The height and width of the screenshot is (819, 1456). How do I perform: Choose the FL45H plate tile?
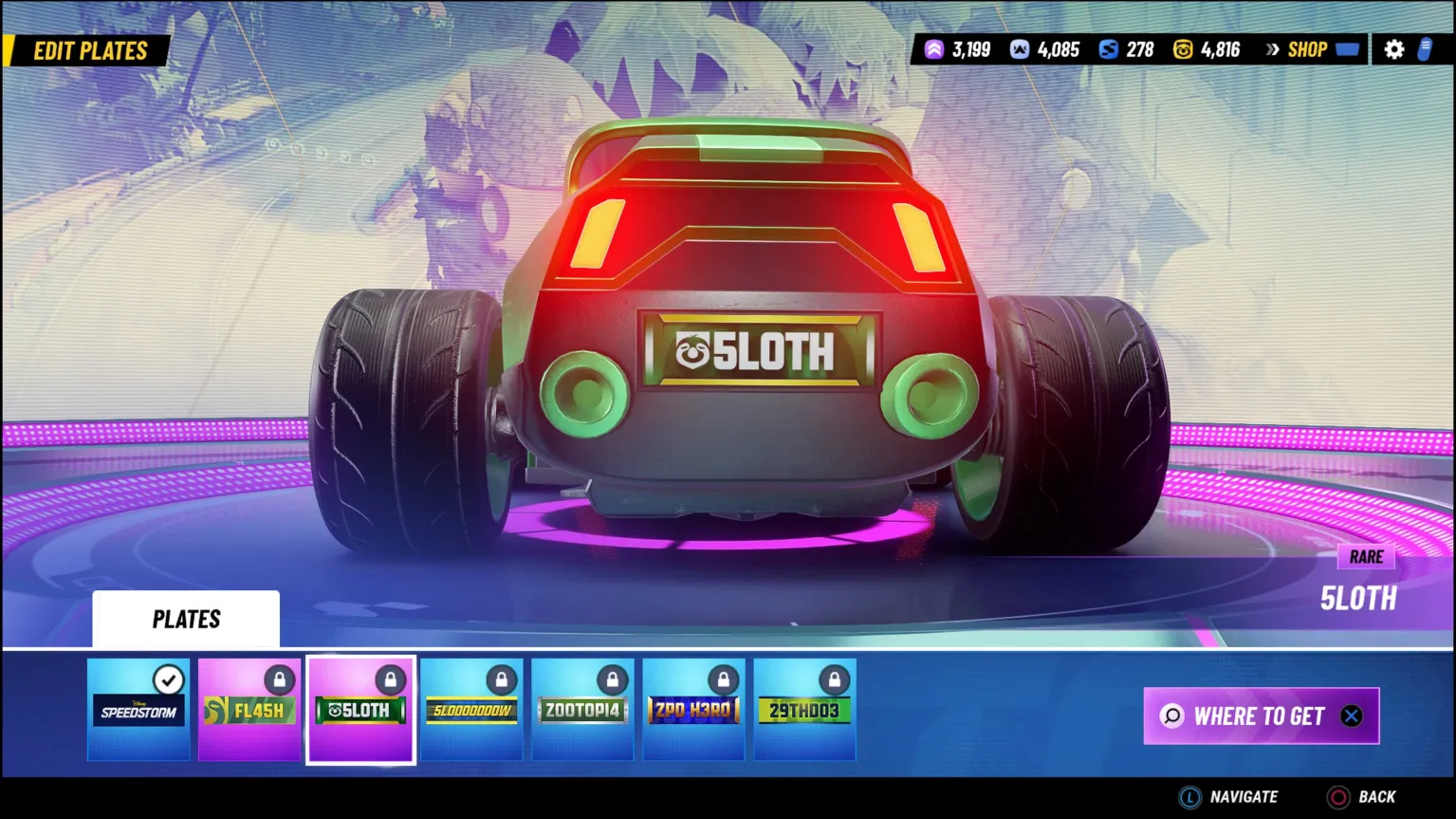249,710
